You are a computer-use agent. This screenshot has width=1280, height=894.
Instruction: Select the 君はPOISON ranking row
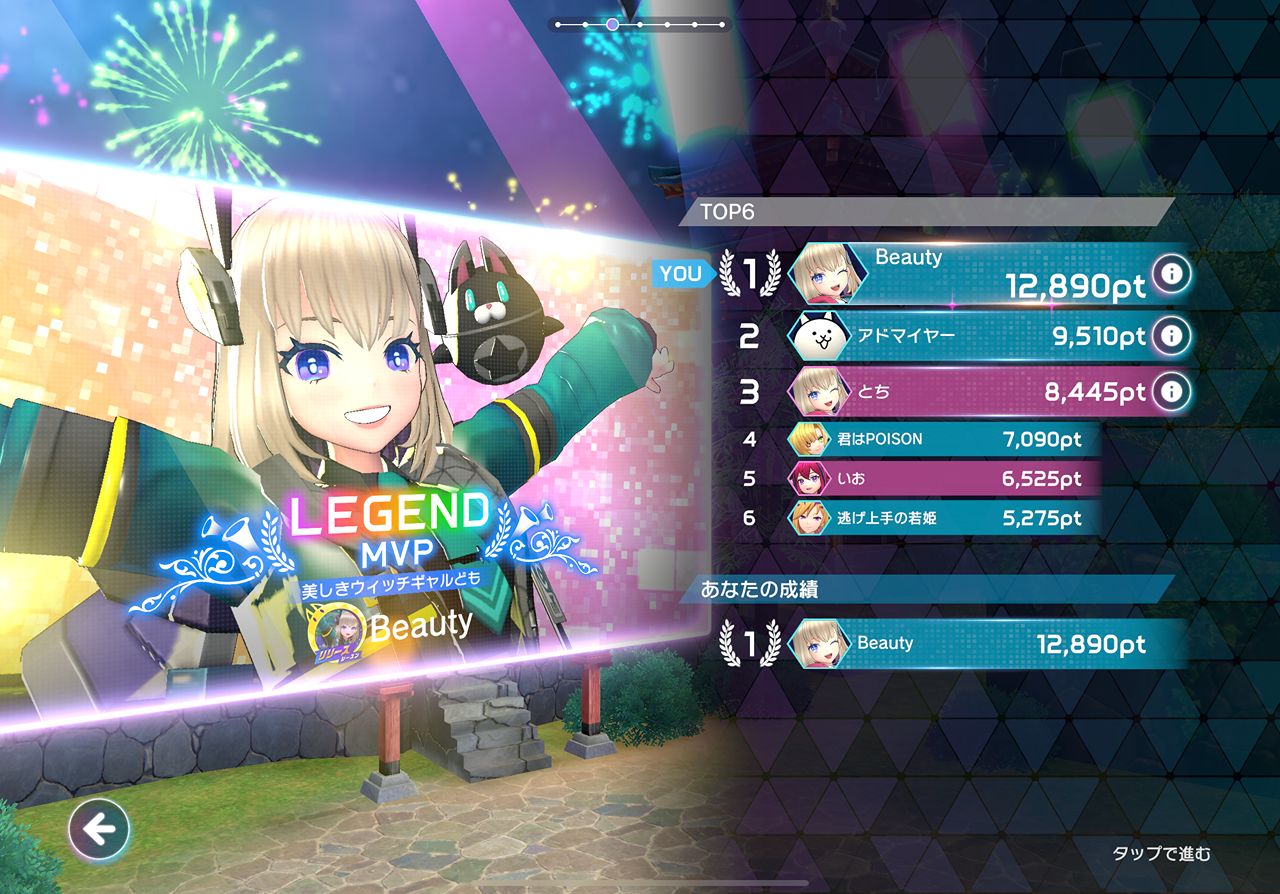(940, 439)
